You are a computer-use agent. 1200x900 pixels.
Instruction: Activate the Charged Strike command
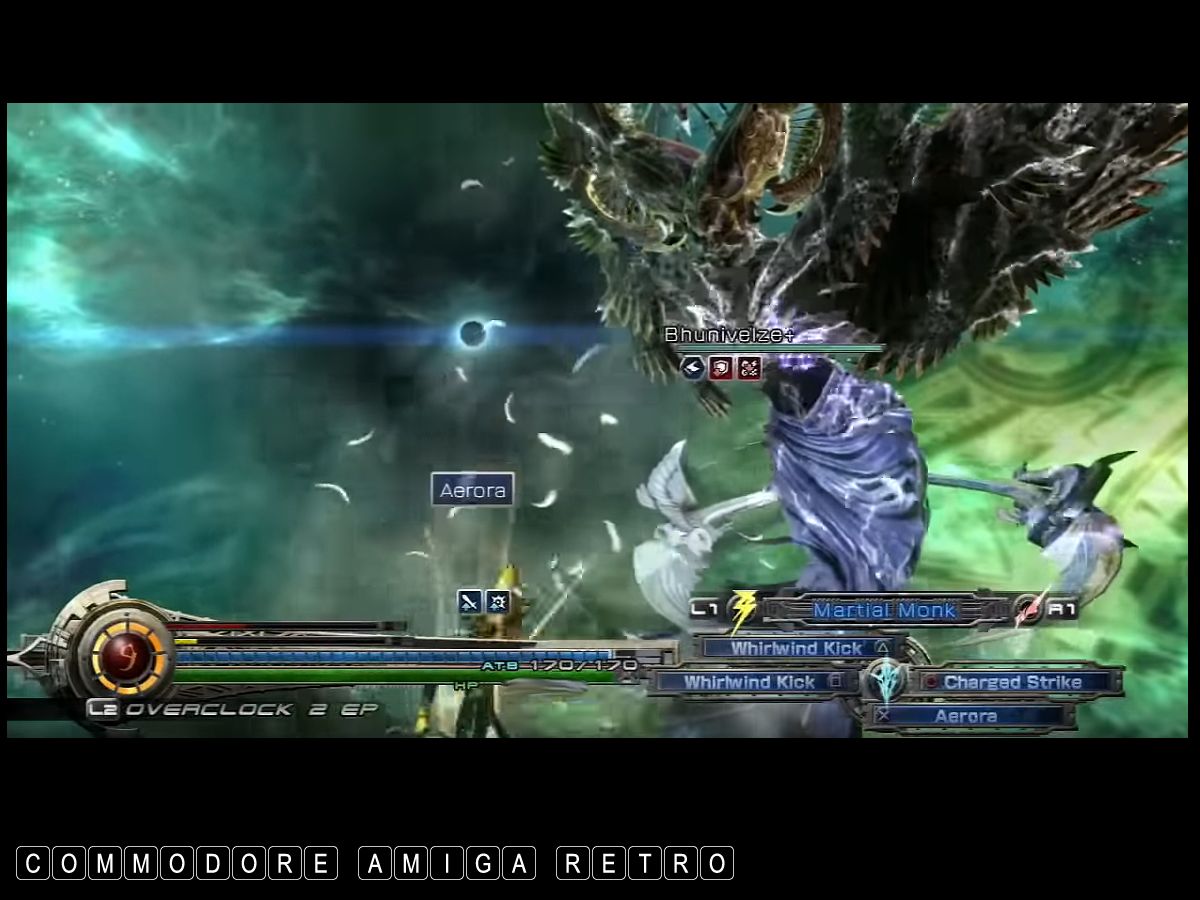(x=1012, y=682)
